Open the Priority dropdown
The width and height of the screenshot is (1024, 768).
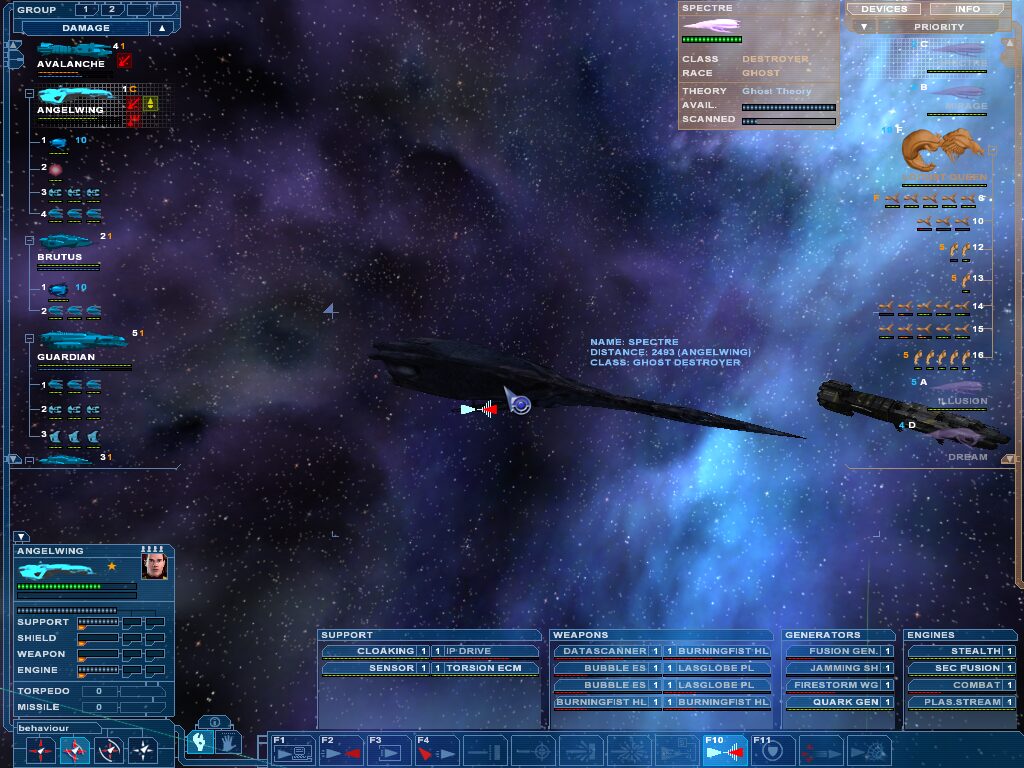click(939, 27)
